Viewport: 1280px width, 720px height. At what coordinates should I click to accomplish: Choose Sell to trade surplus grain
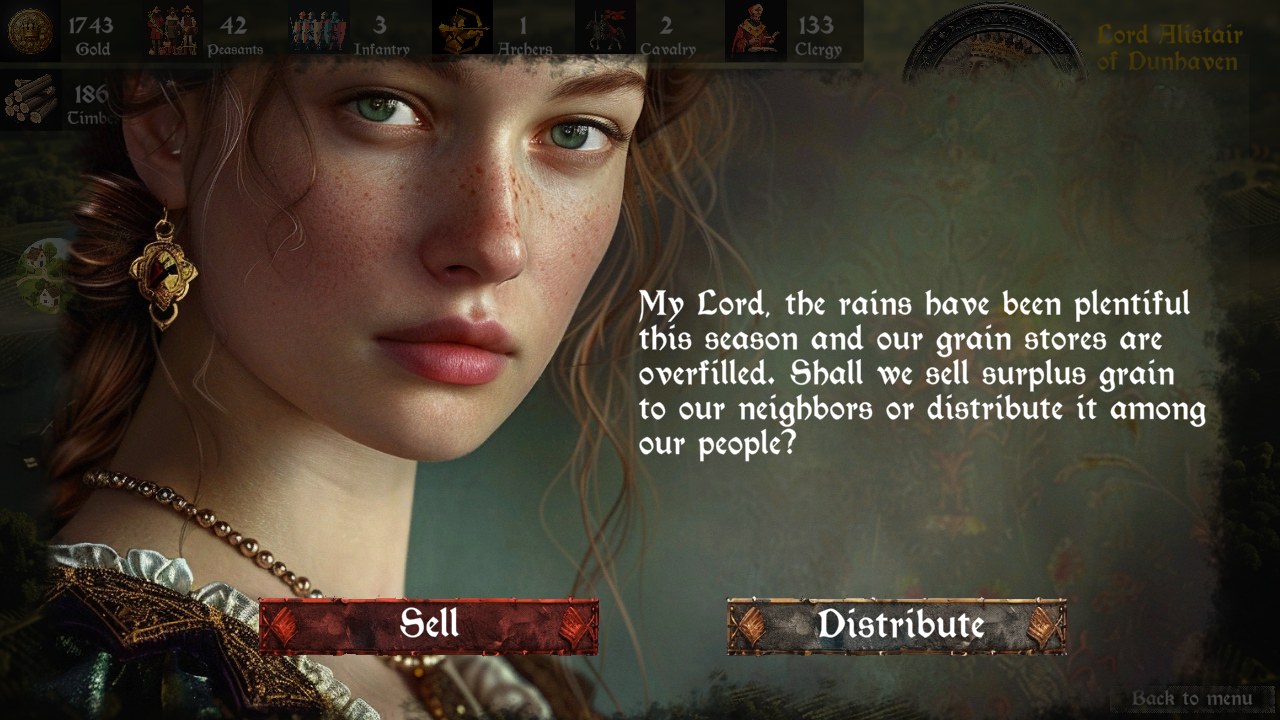coord(432,626)
